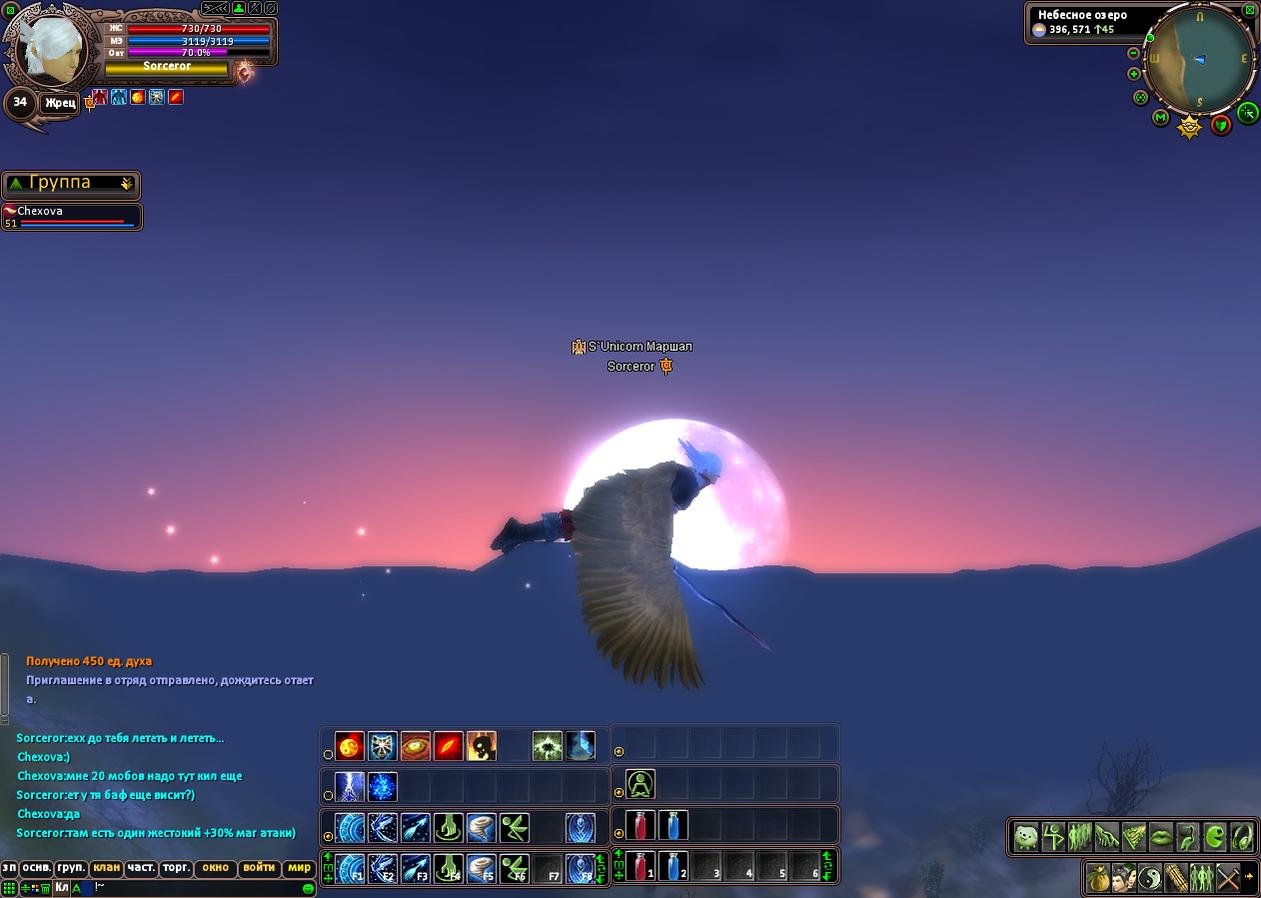The width and height of the screenshot is (1261, 898).
Task: Switch to the клан chat tab
Action: [x=105, y=868]
